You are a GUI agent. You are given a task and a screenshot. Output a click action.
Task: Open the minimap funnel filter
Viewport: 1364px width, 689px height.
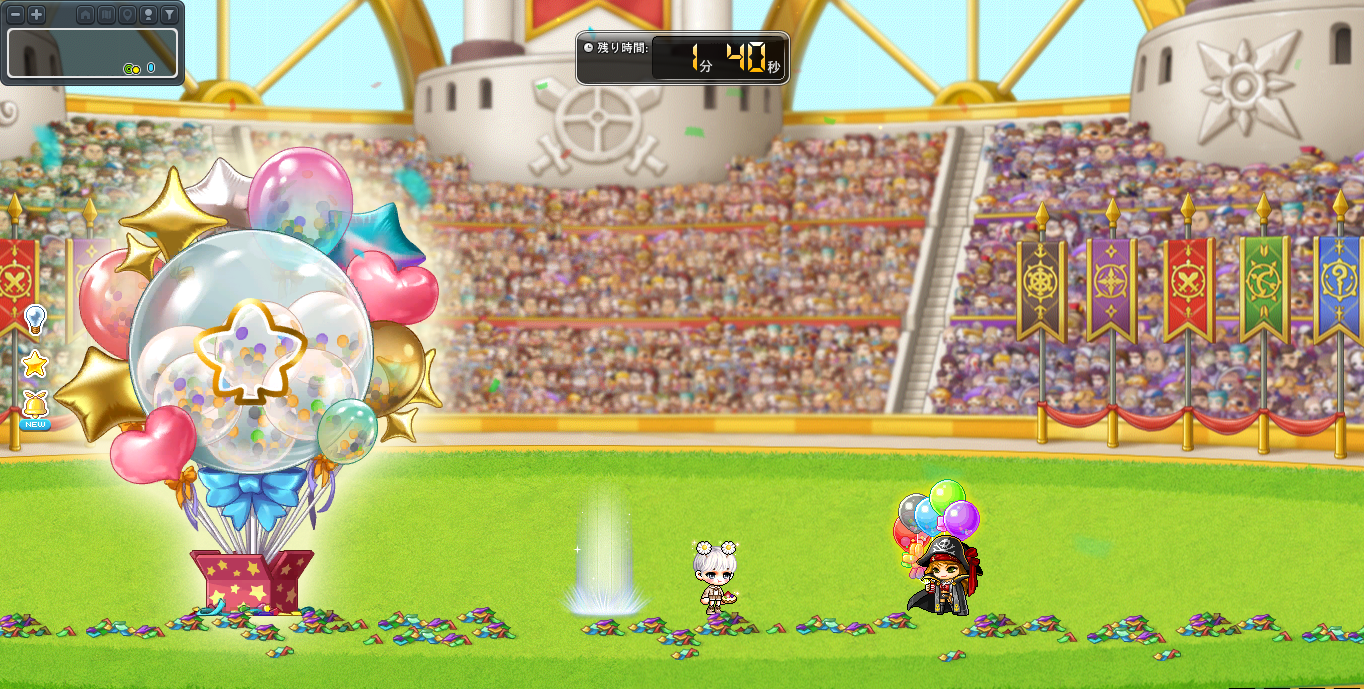[x=169, y=15]
